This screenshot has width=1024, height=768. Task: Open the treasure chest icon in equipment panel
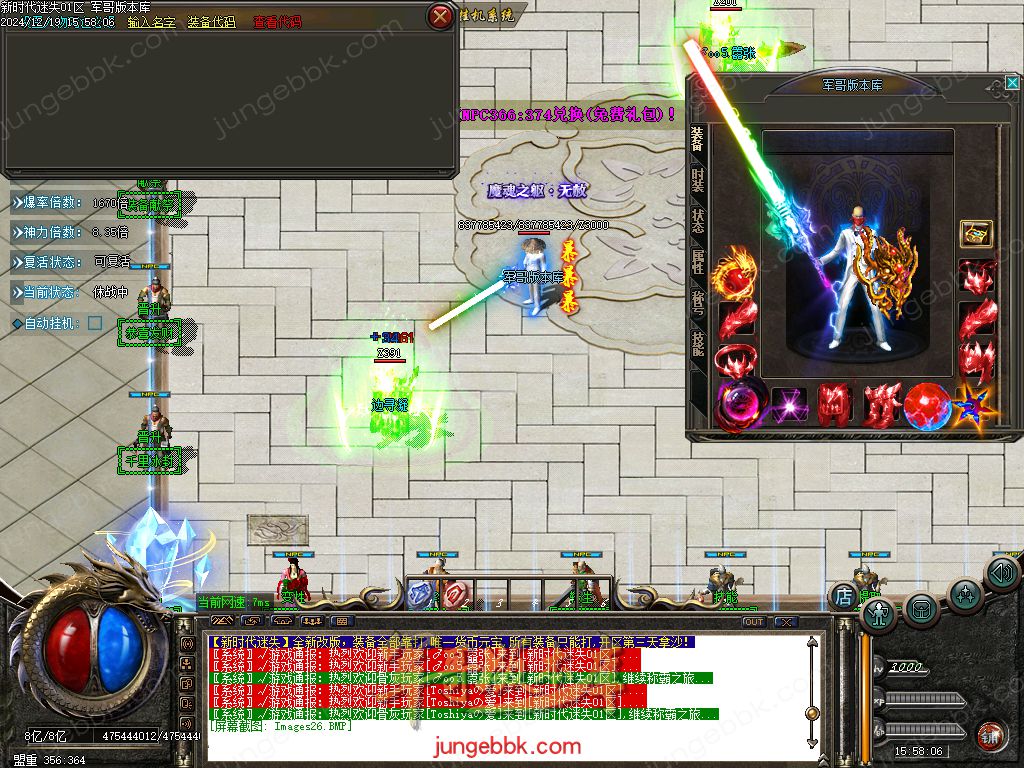(x=975, y=234)
